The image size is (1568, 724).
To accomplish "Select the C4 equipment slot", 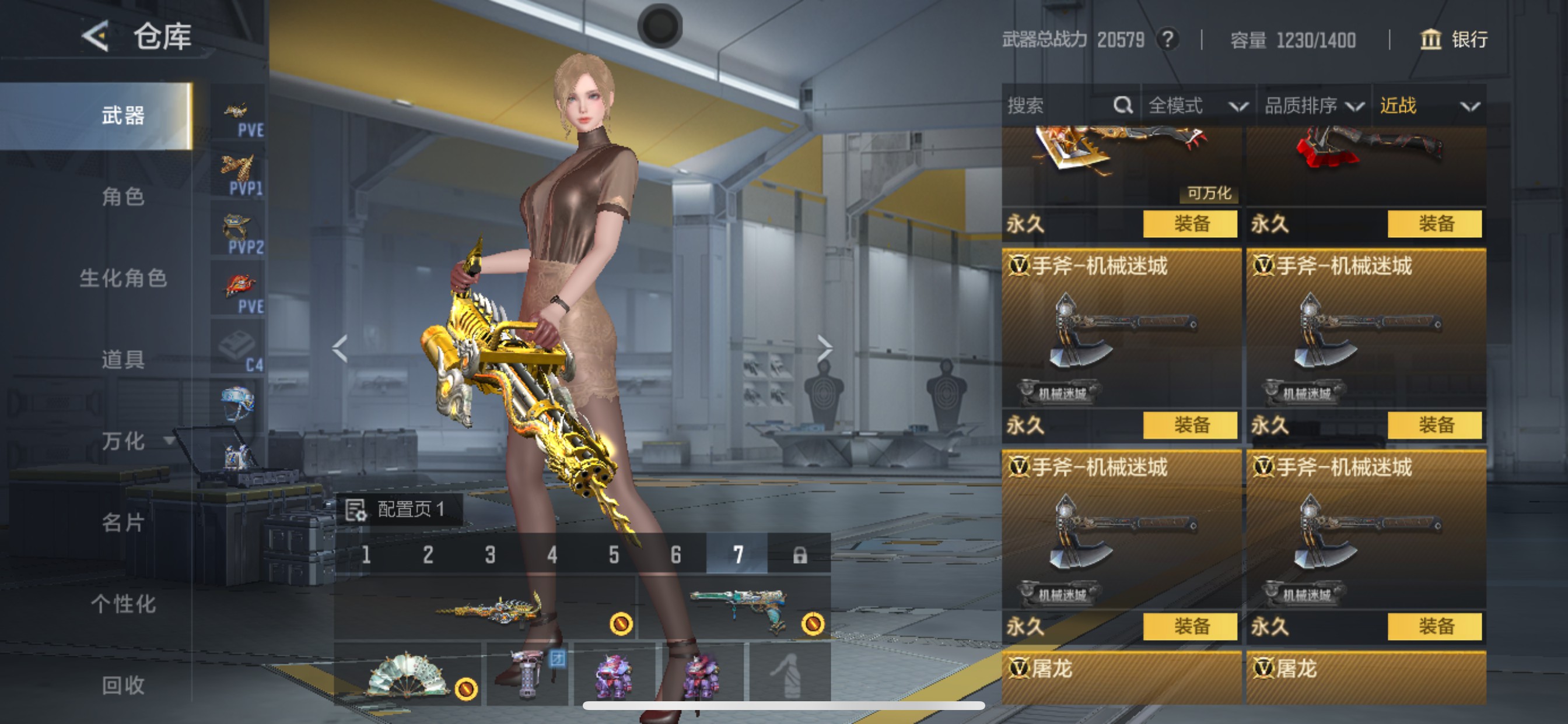I will pos(238,348).
